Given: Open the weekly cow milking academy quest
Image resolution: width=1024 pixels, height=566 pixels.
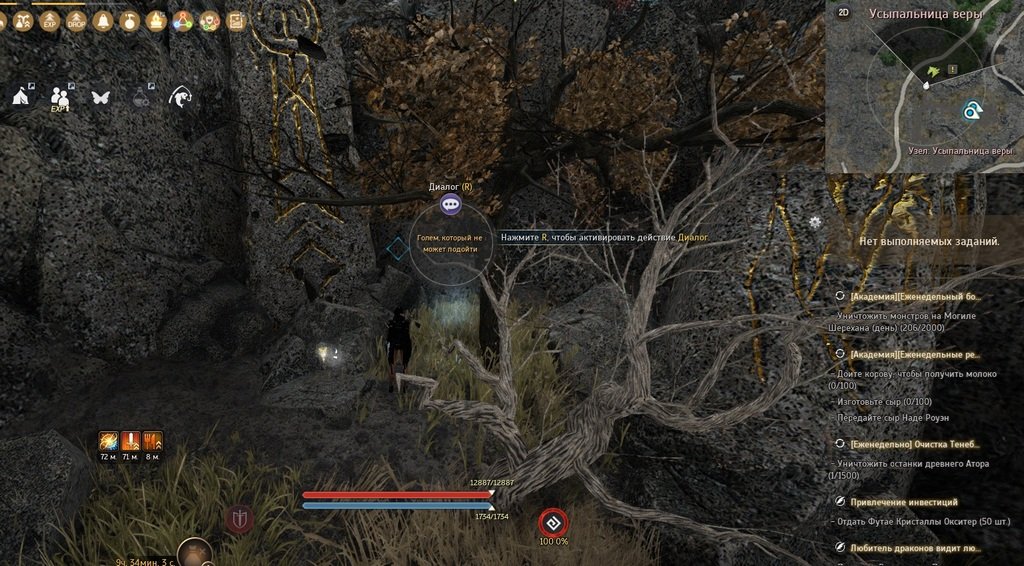Looking at the screenshot, I should tap(915, 354).
